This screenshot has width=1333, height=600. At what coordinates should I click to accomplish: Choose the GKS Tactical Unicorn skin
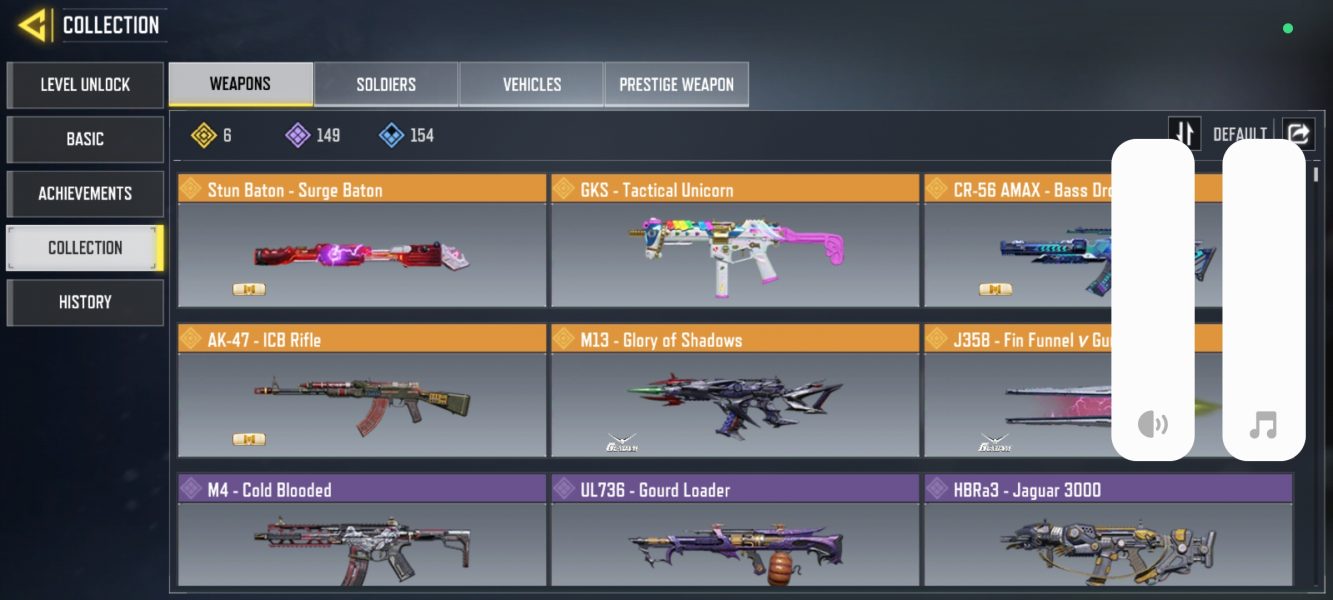click(735, 242)
